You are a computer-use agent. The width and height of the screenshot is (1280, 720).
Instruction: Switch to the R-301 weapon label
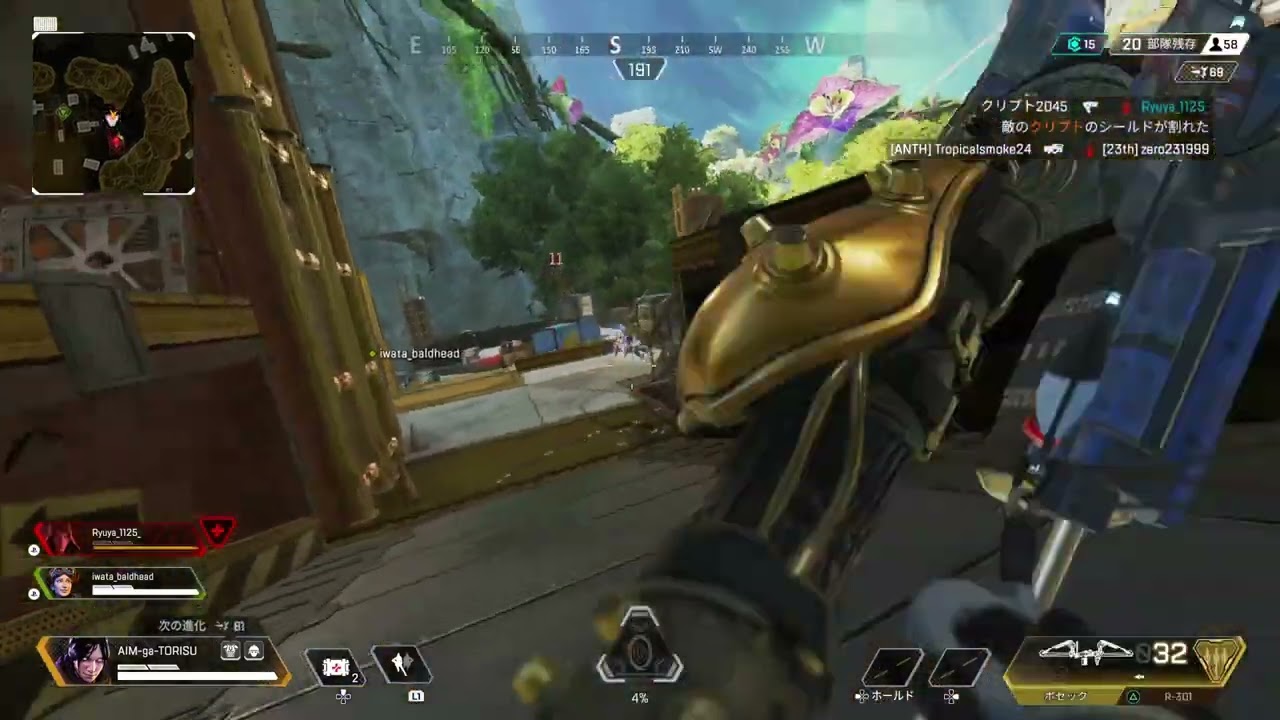click(x=1178, y=696)
